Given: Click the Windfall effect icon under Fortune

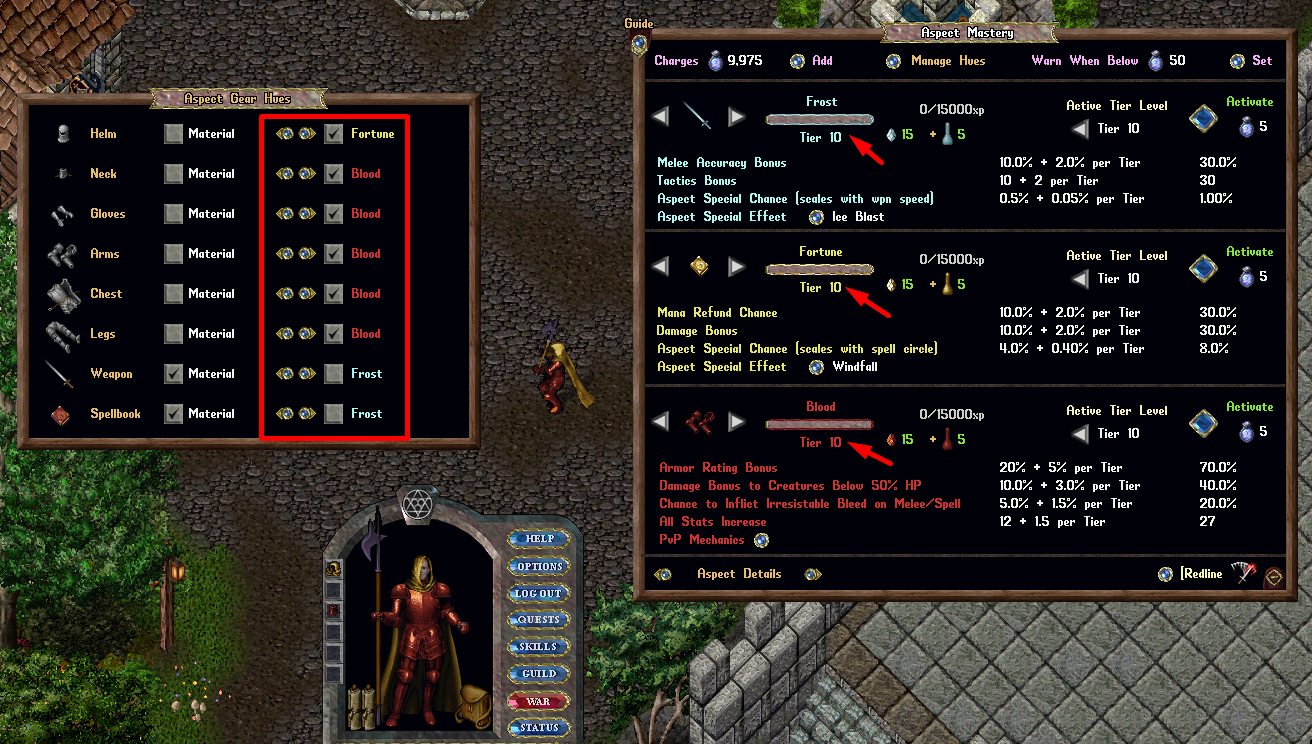Looking at the screenshot, I should click(815, 366).
